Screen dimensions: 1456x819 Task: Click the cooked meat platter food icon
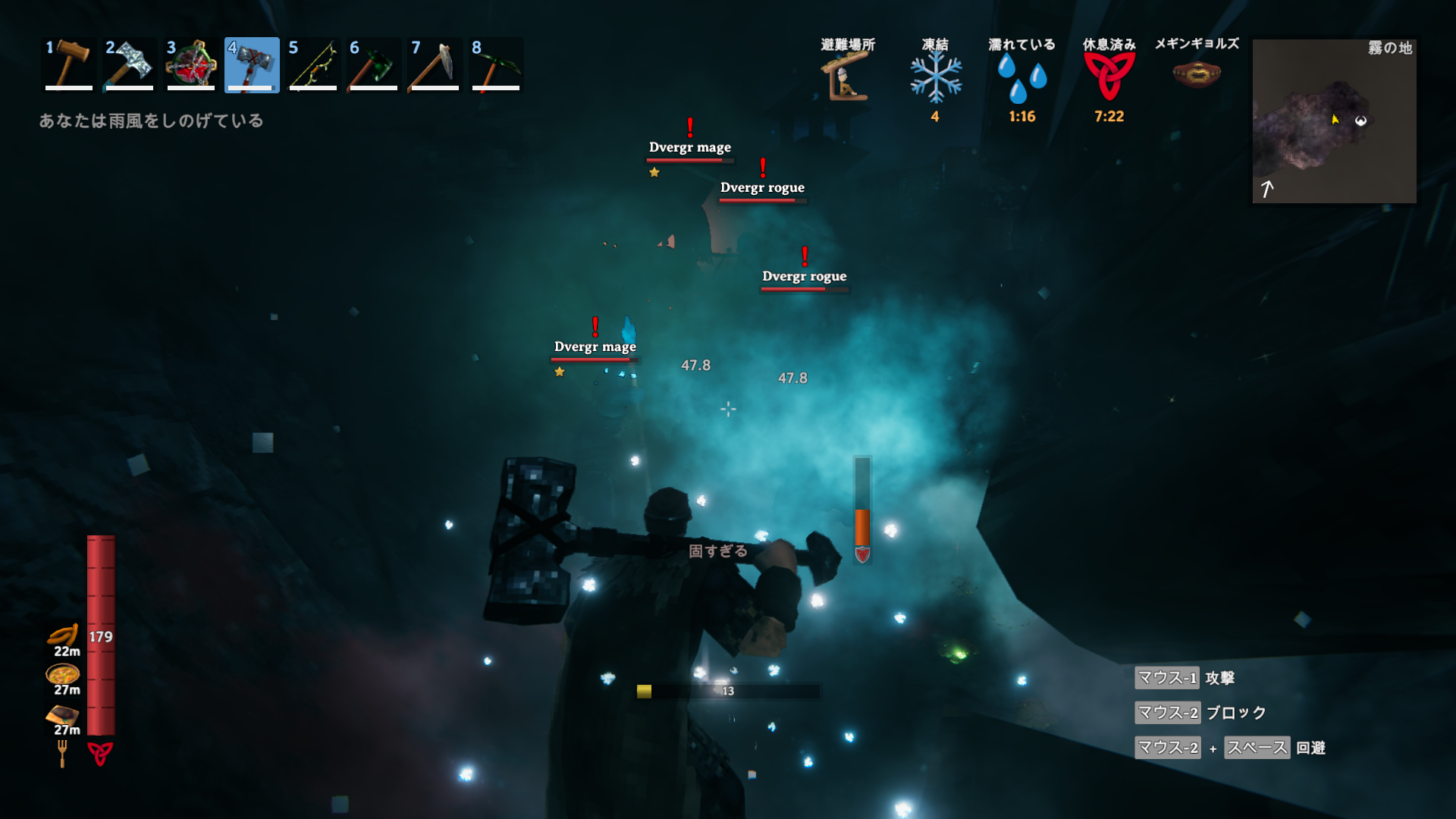click(x=63, y=714)
